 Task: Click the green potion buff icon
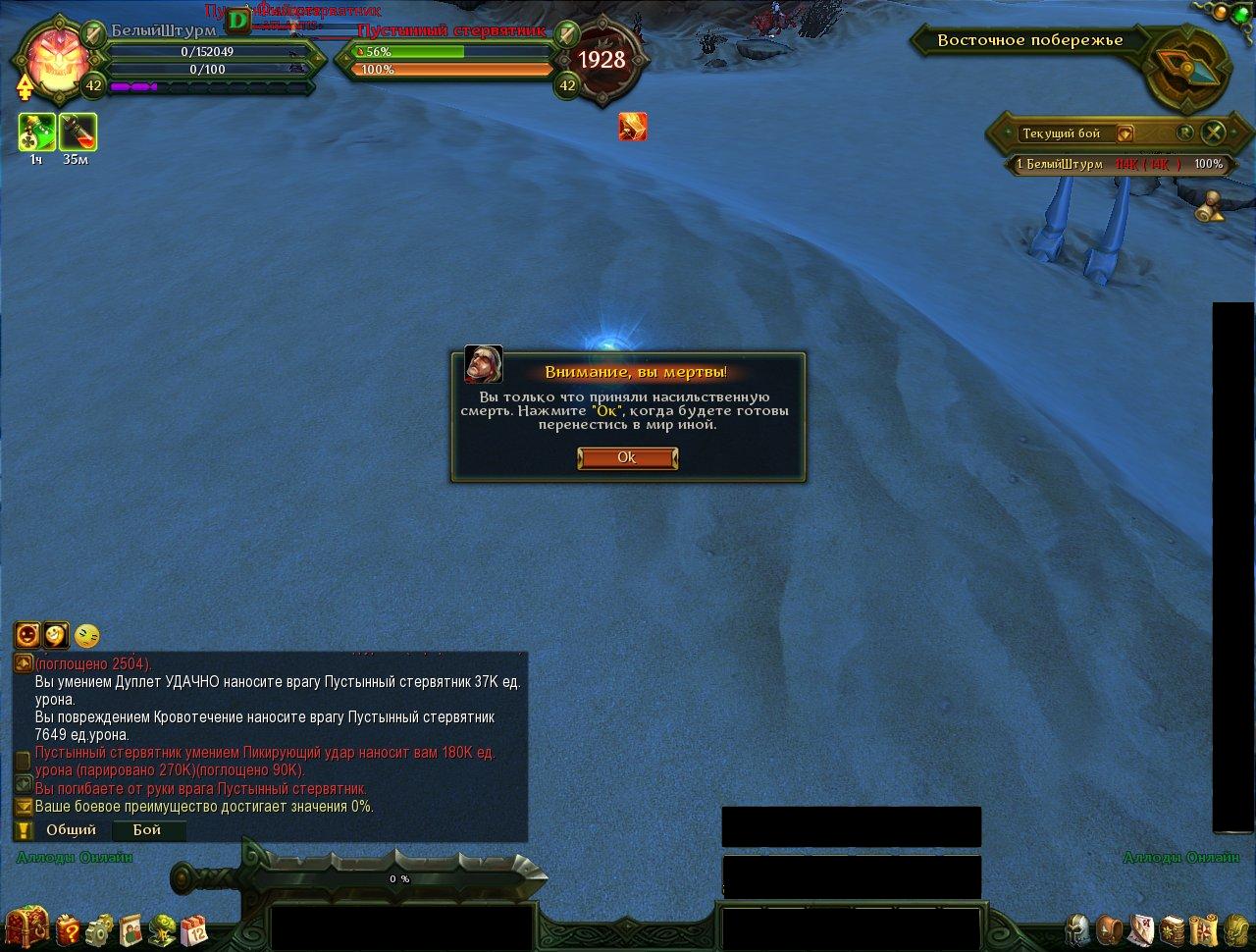[x=36, y=132]
